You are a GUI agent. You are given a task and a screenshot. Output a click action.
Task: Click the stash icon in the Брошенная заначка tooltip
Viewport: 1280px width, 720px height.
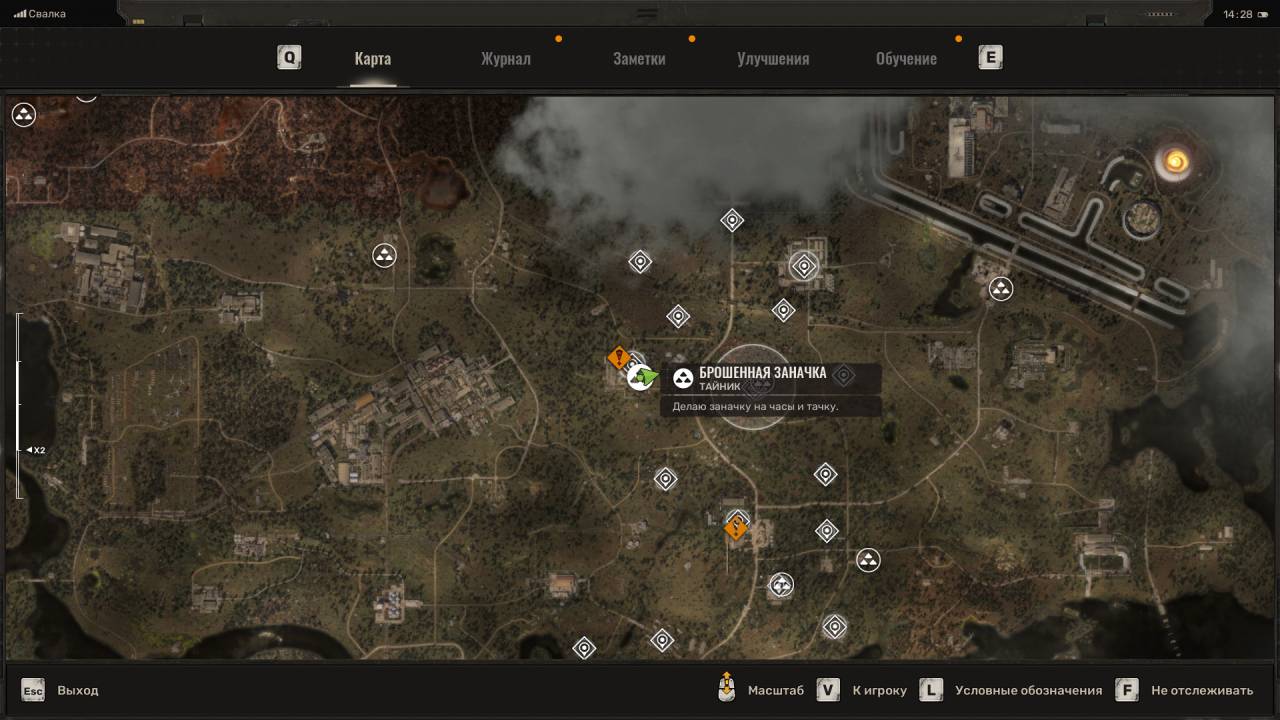click(x=683, y=378)
